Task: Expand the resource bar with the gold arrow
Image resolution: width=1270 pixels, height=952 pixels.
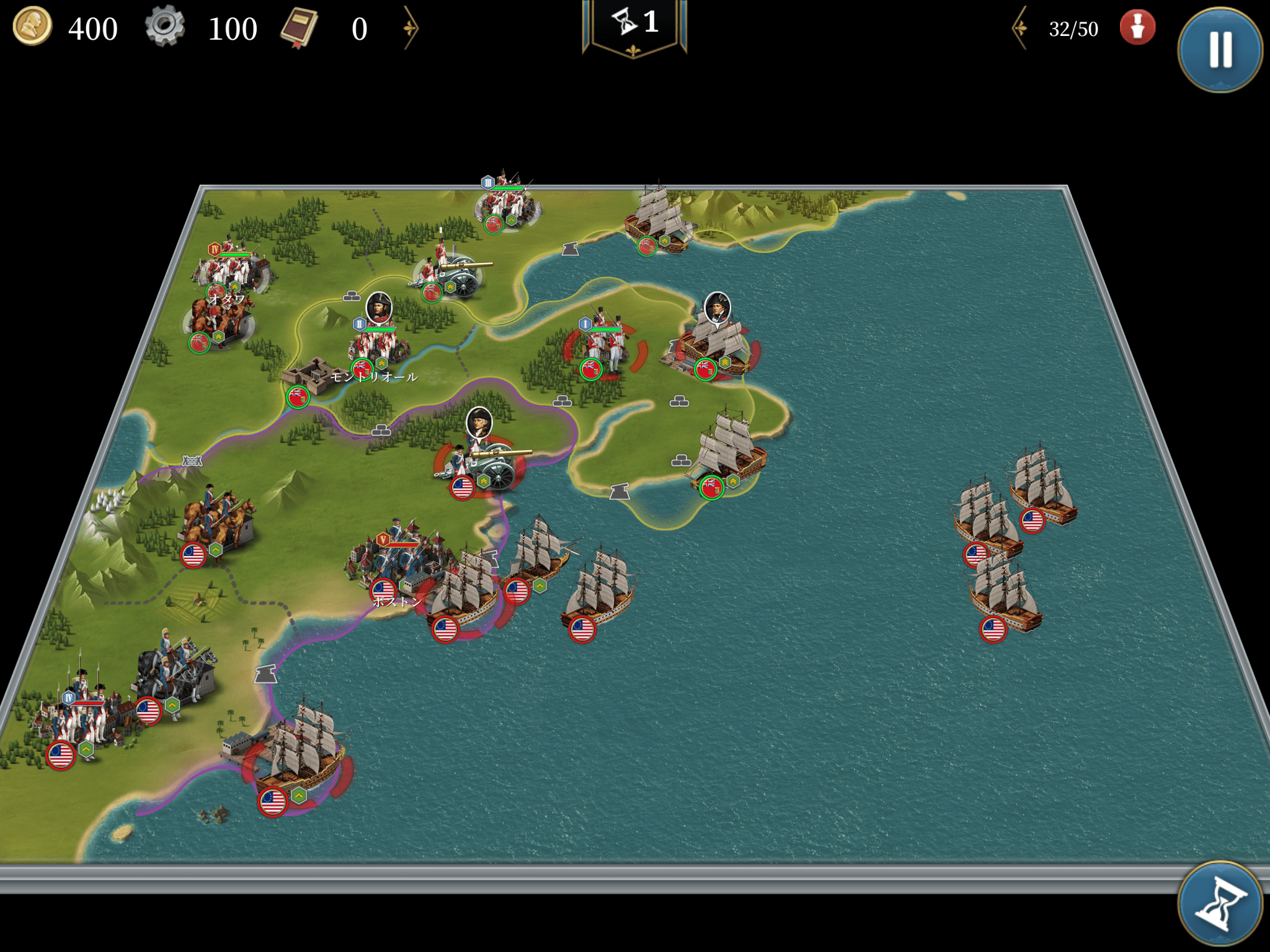Action: [x=411, y=28]
